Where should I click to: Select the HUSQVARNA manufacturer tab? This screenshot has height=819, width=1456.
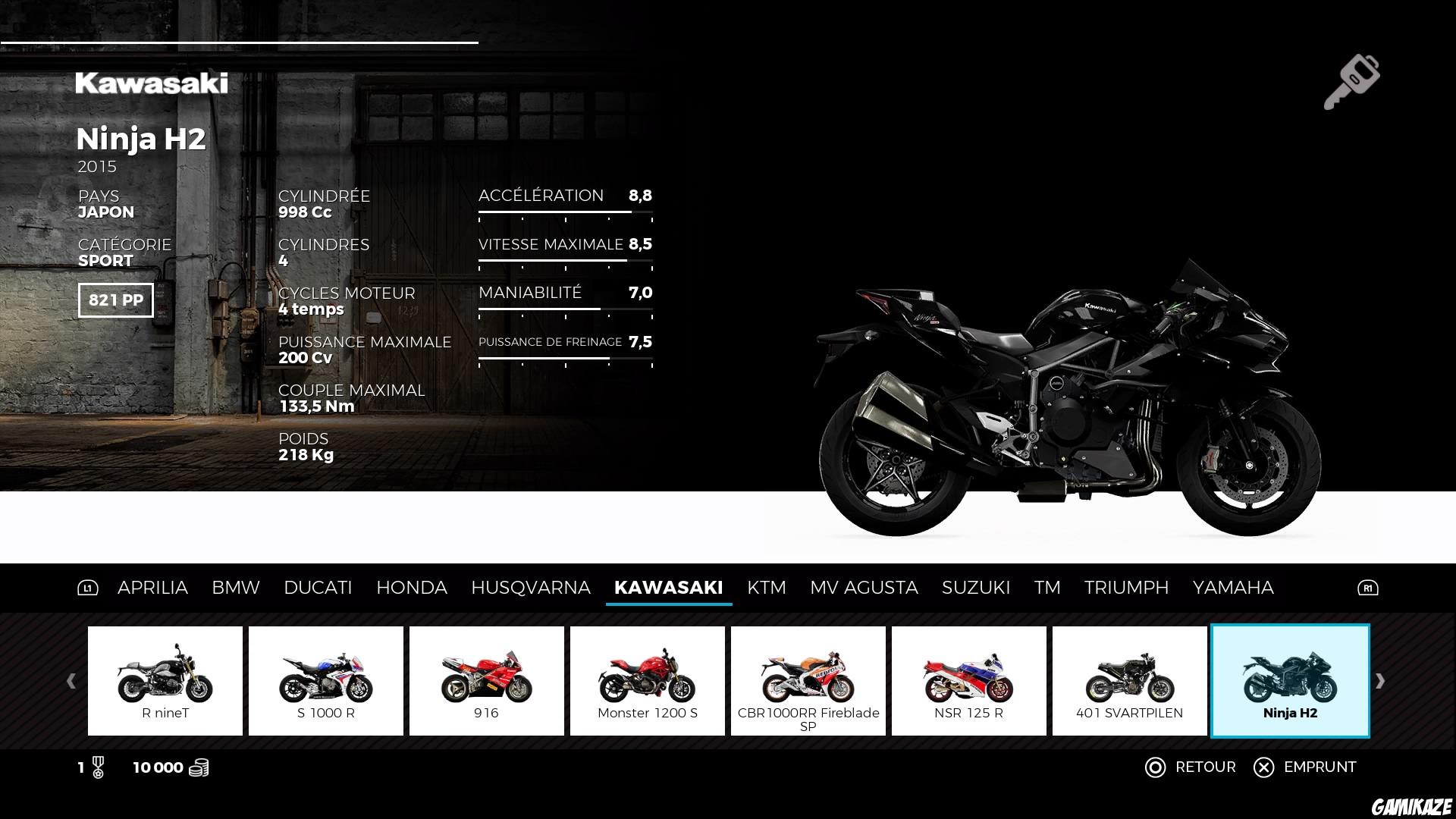click(531, 587)
